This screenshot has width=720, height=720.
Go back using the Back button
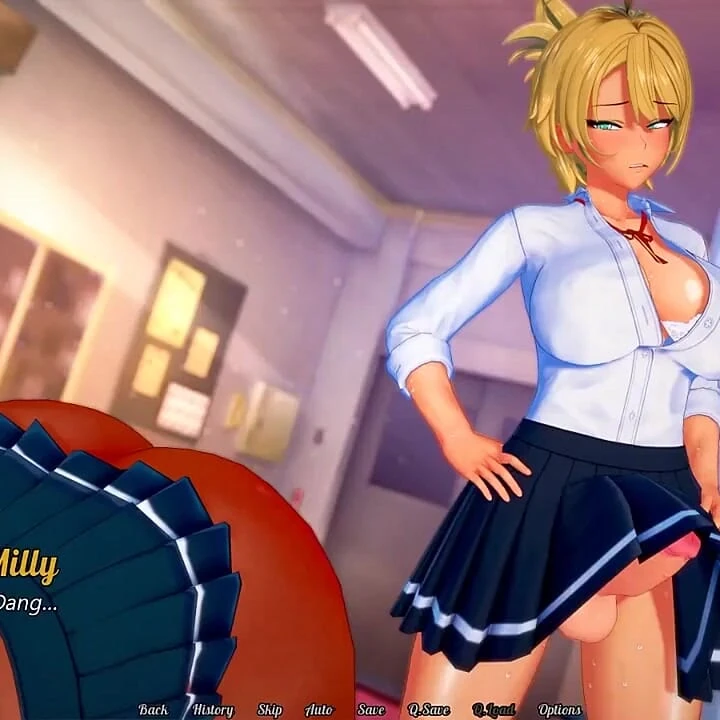[x=153, y=709]
